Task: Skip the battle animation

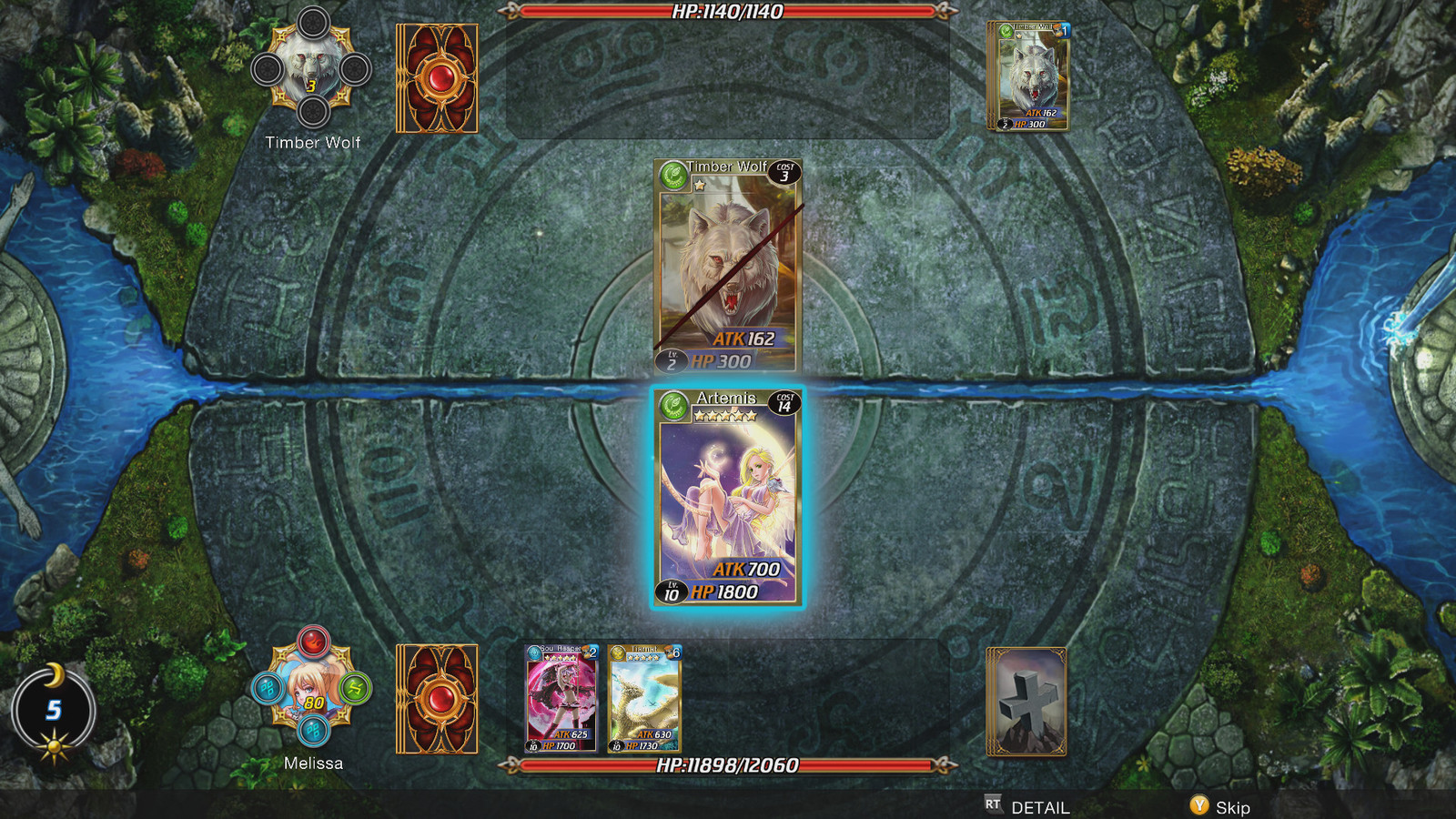Action: pos(1221,807)
